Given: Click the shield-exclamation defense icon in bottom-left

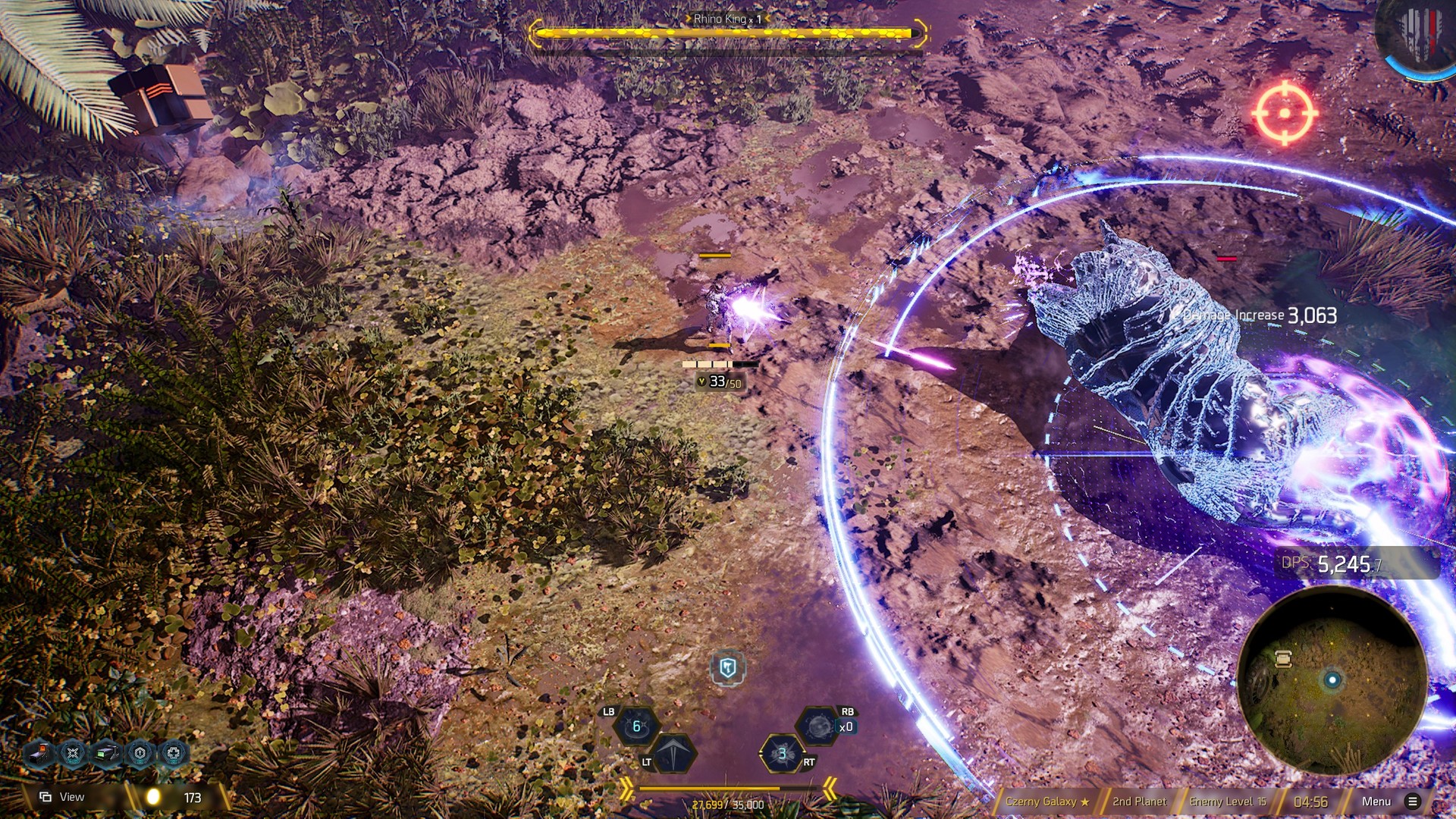Looking at the screenshot, I should (x=140, y=753).
